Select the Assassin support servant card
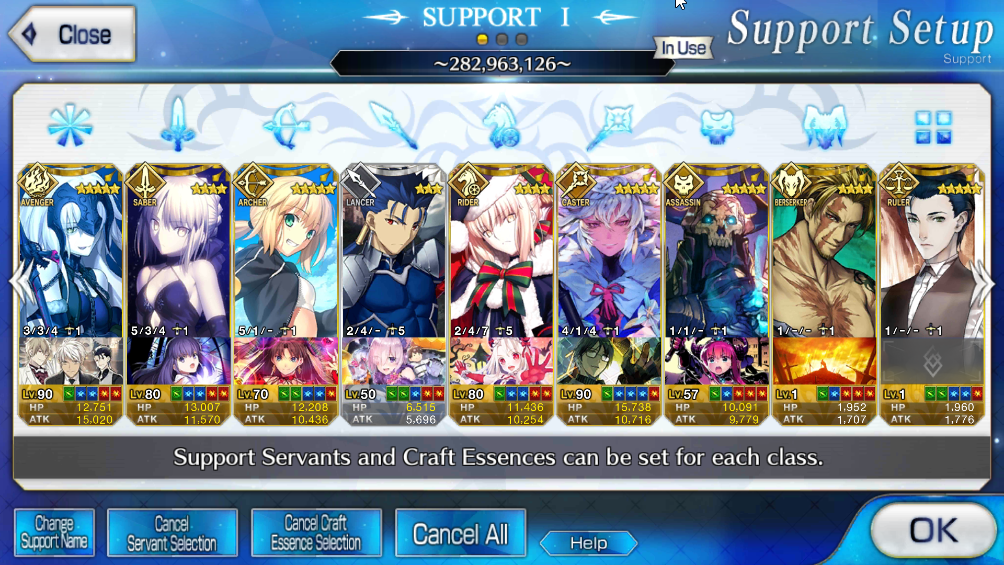This screenshot has width=1004, height=565. coord(716,260)
